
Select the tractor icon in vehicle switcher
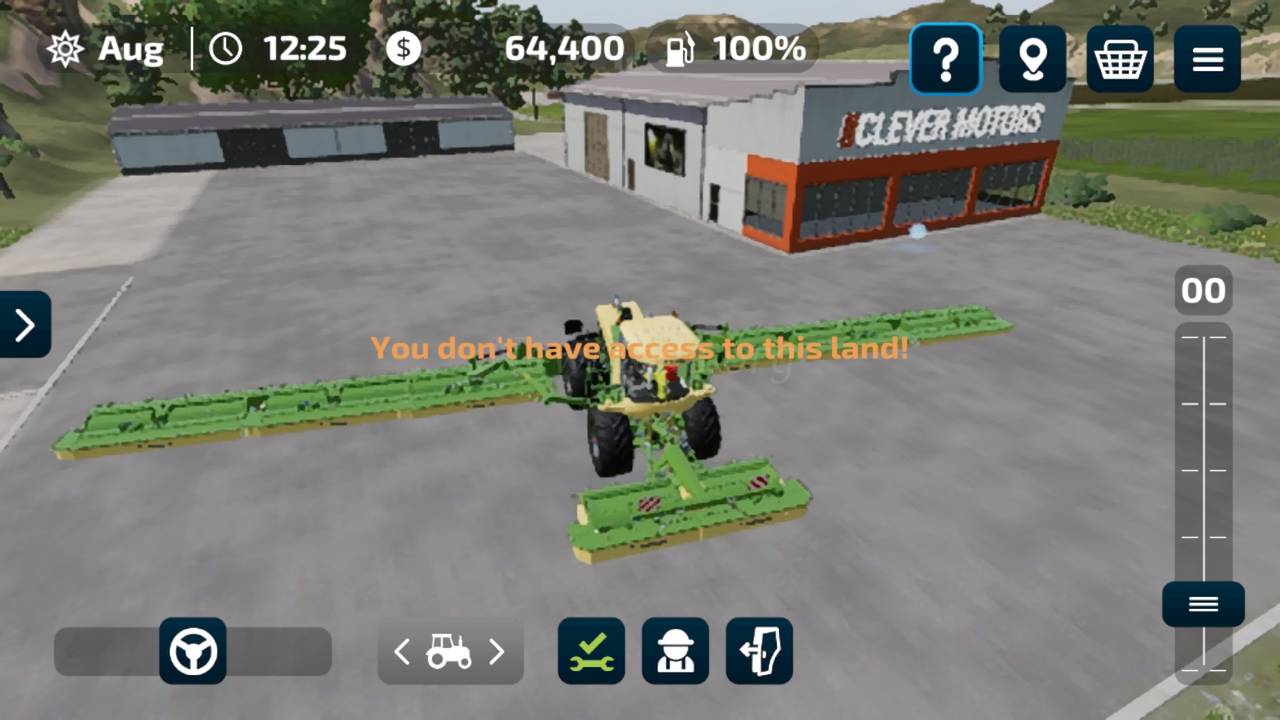click(449, 652)
